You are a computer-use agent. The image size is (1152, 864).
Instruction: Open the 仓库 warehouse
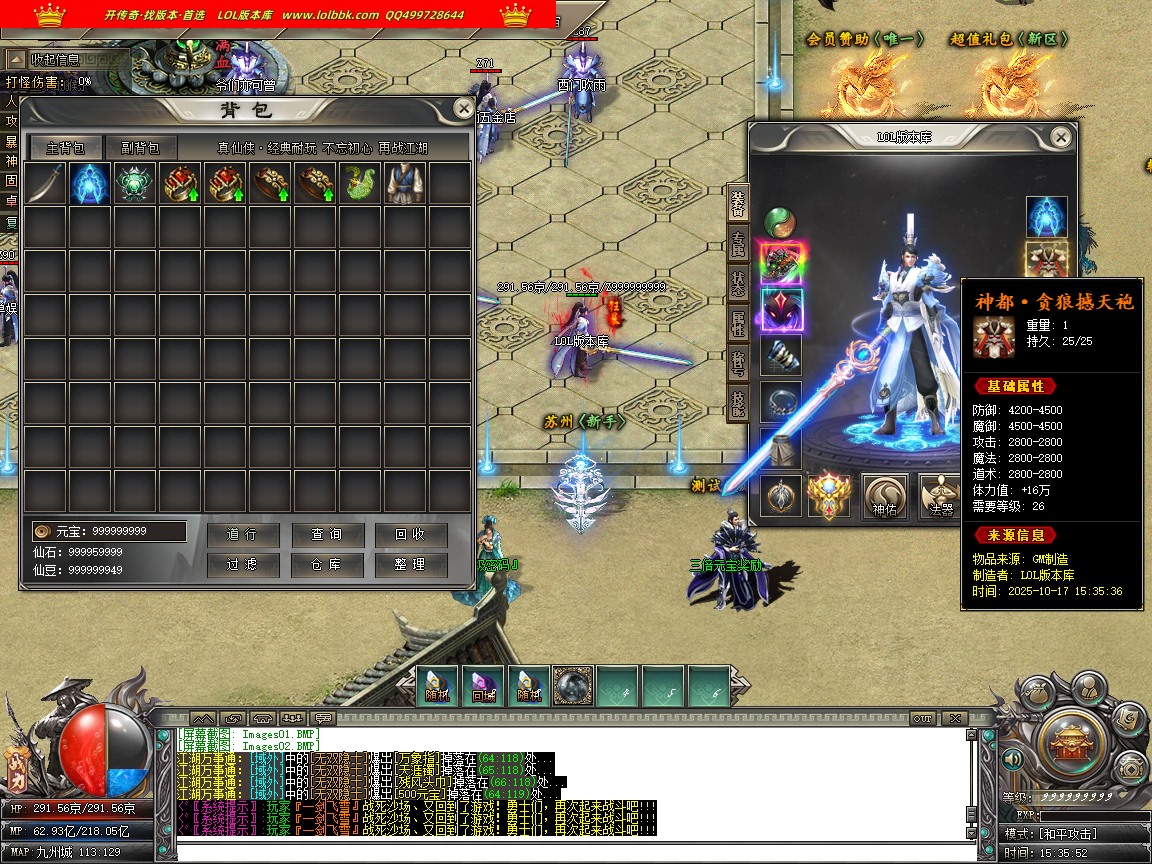[x=326, y=565]
